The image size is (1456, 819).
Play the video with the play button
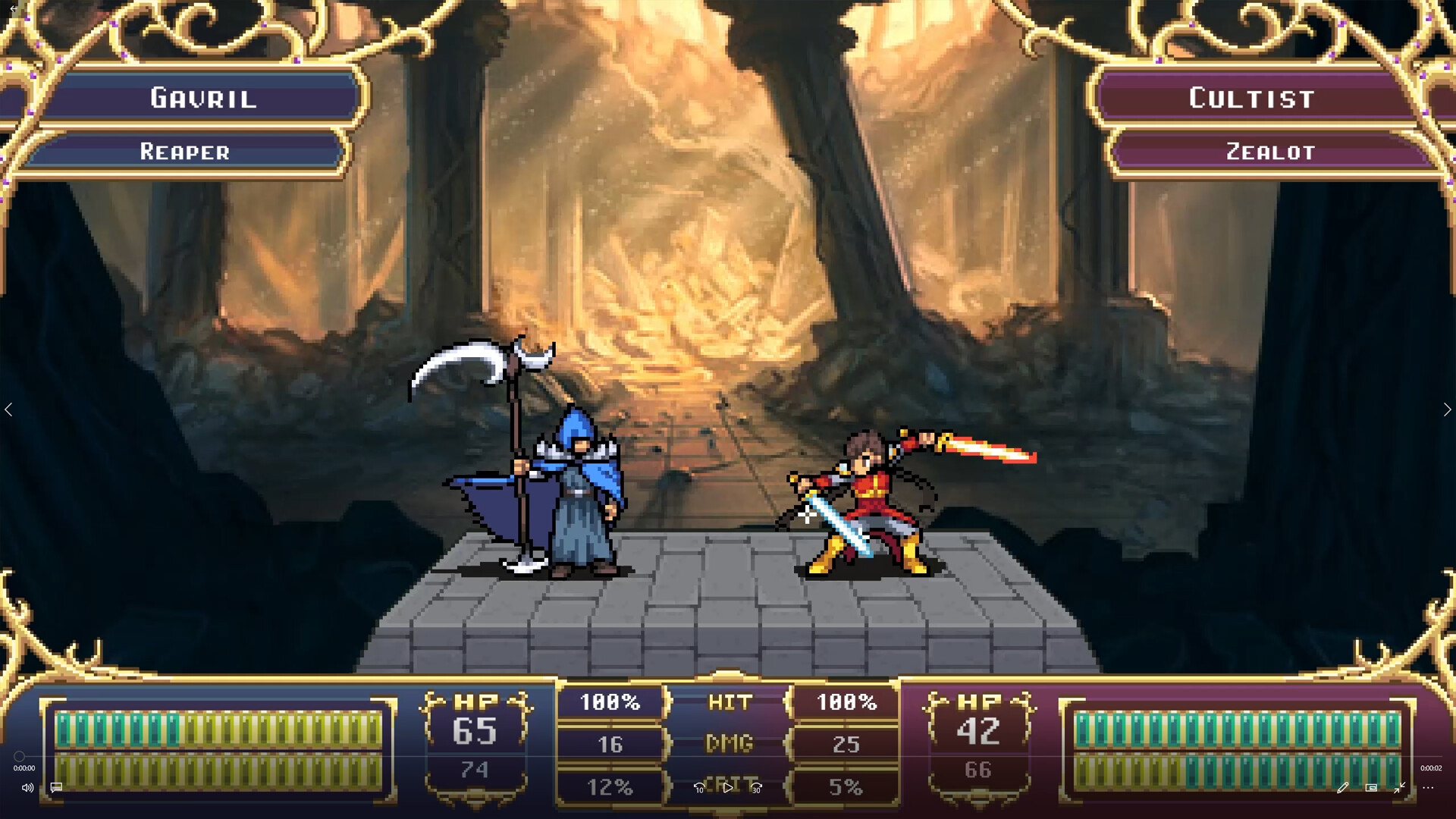[729, 788]
